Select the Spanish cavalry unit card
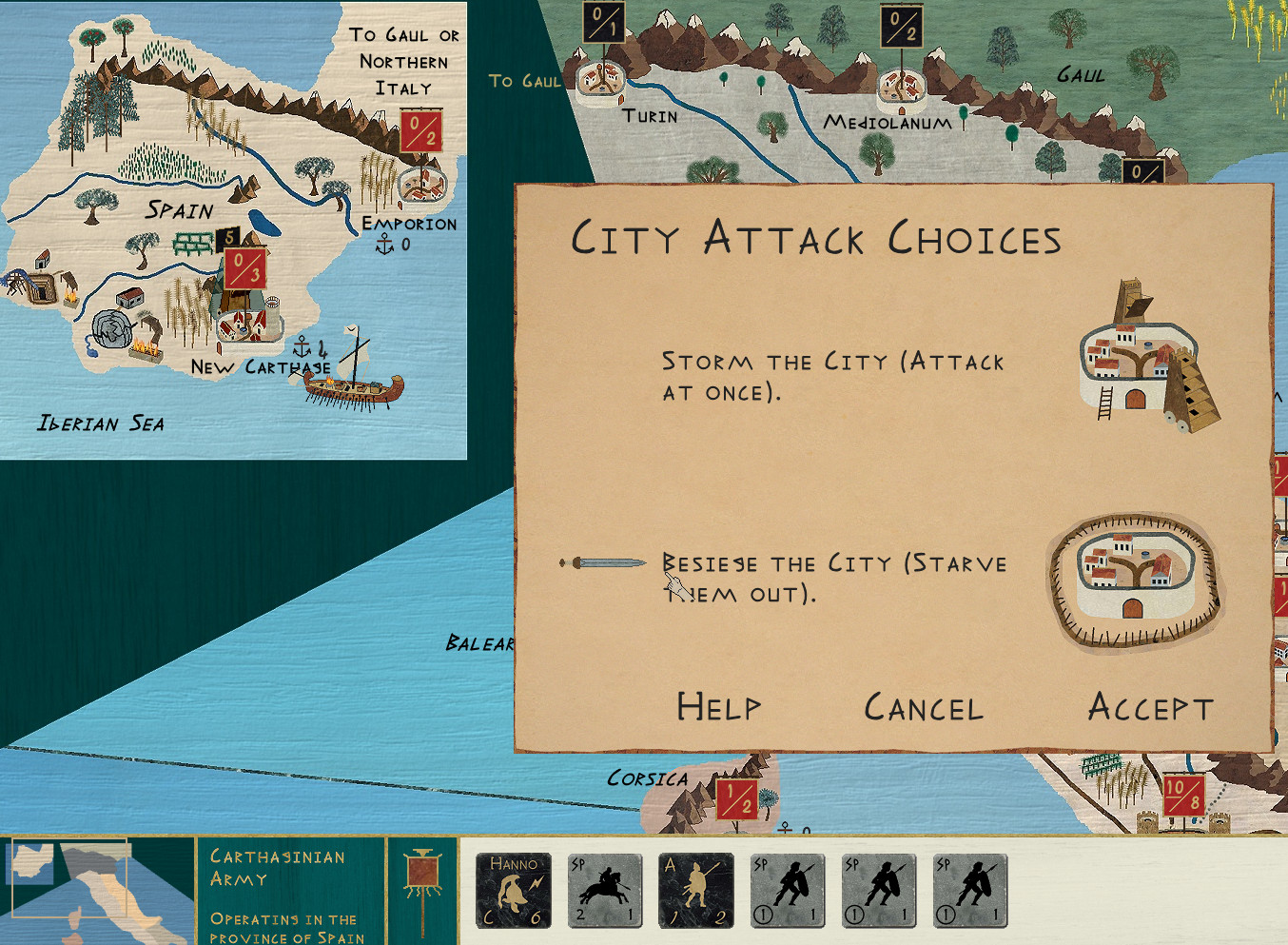The height and width of the screenshot is (945, 1288). 605,891
